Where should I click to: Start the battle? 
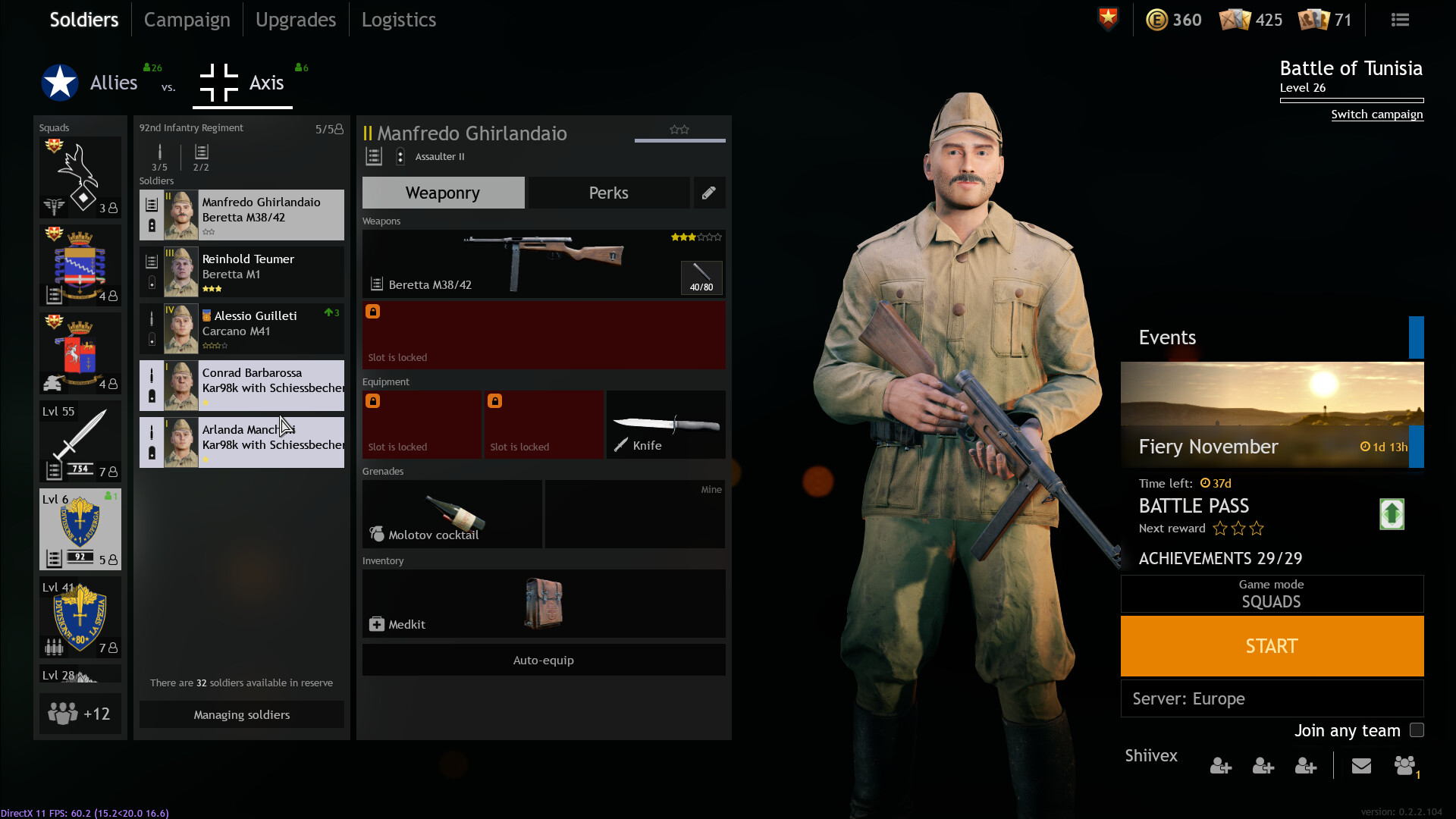point(1272,646)
